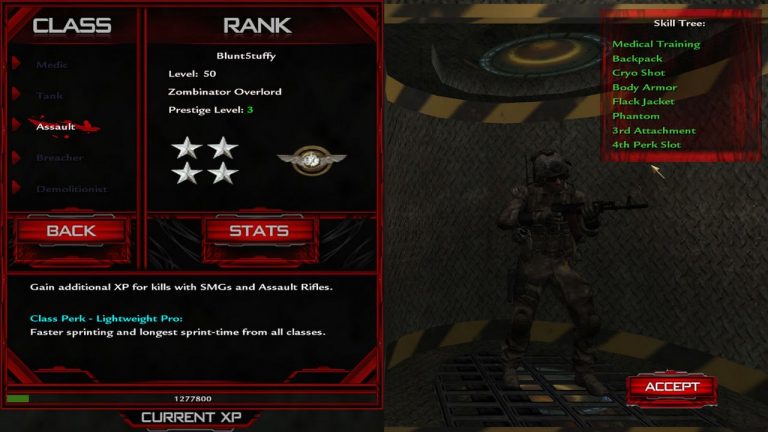This screenshot has width=768, height=432.
Task: Confirm selection with the ACCEPT button
Action: click(671, 387)
